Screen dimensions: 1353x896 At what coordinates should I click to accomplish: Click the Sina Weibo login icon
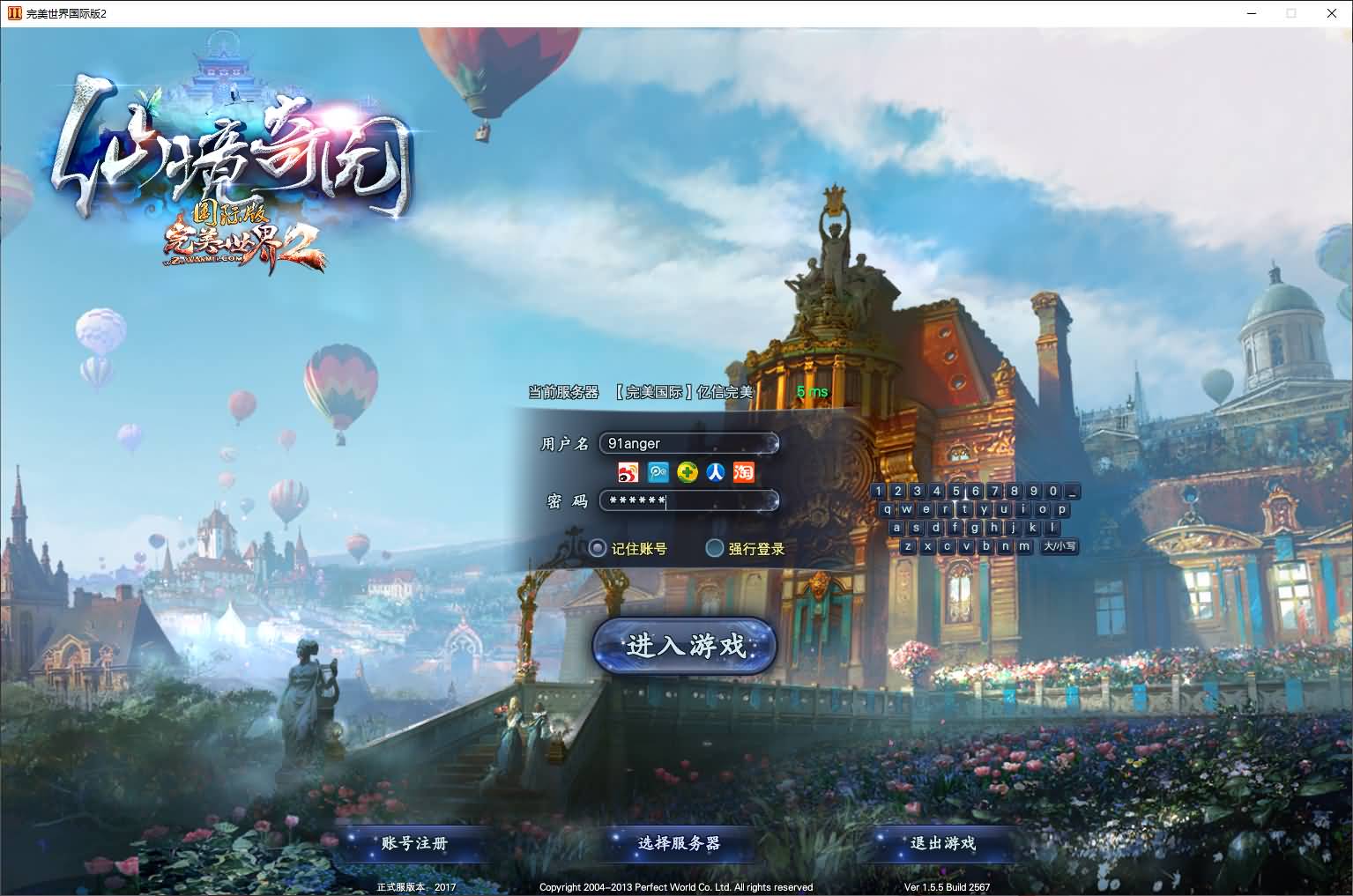627,472
